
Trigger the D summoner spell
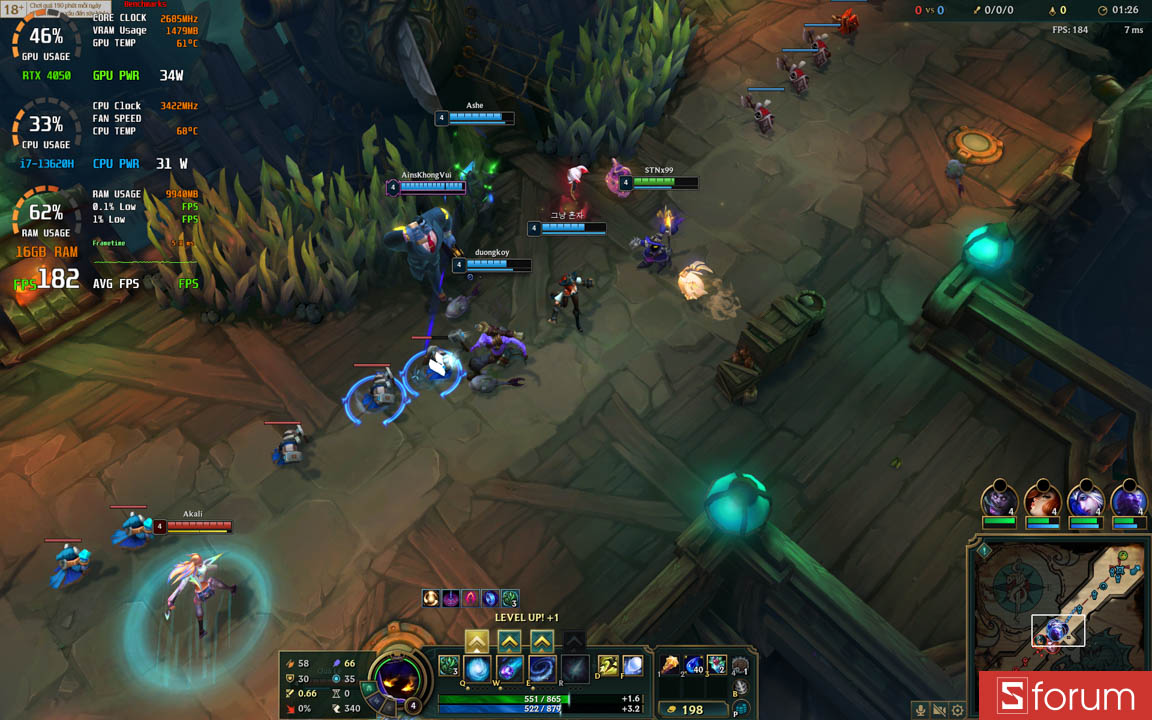(608, 665)
